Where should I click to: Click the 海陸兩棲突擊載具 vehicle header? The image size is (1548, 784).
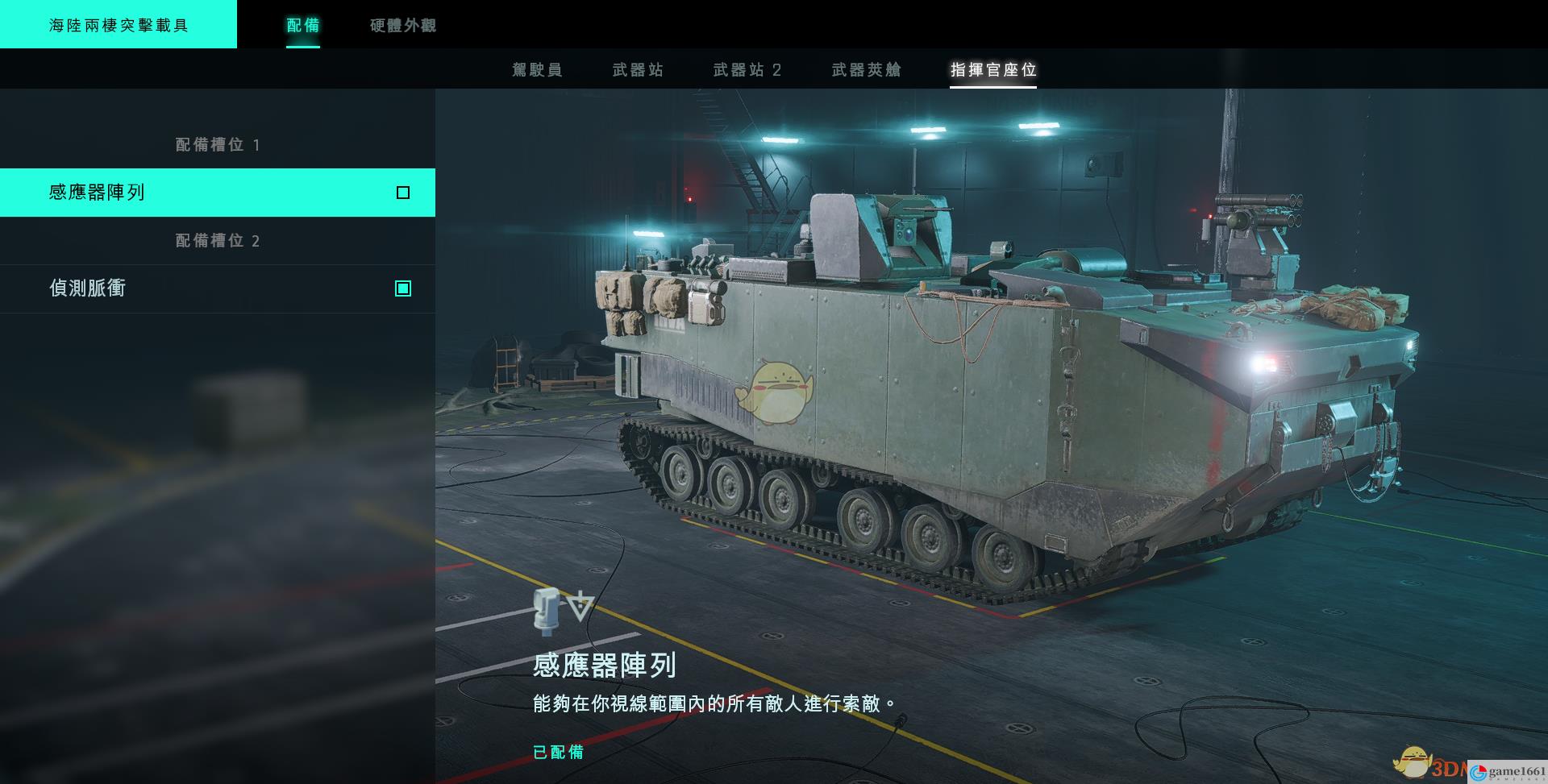[119, 25]
